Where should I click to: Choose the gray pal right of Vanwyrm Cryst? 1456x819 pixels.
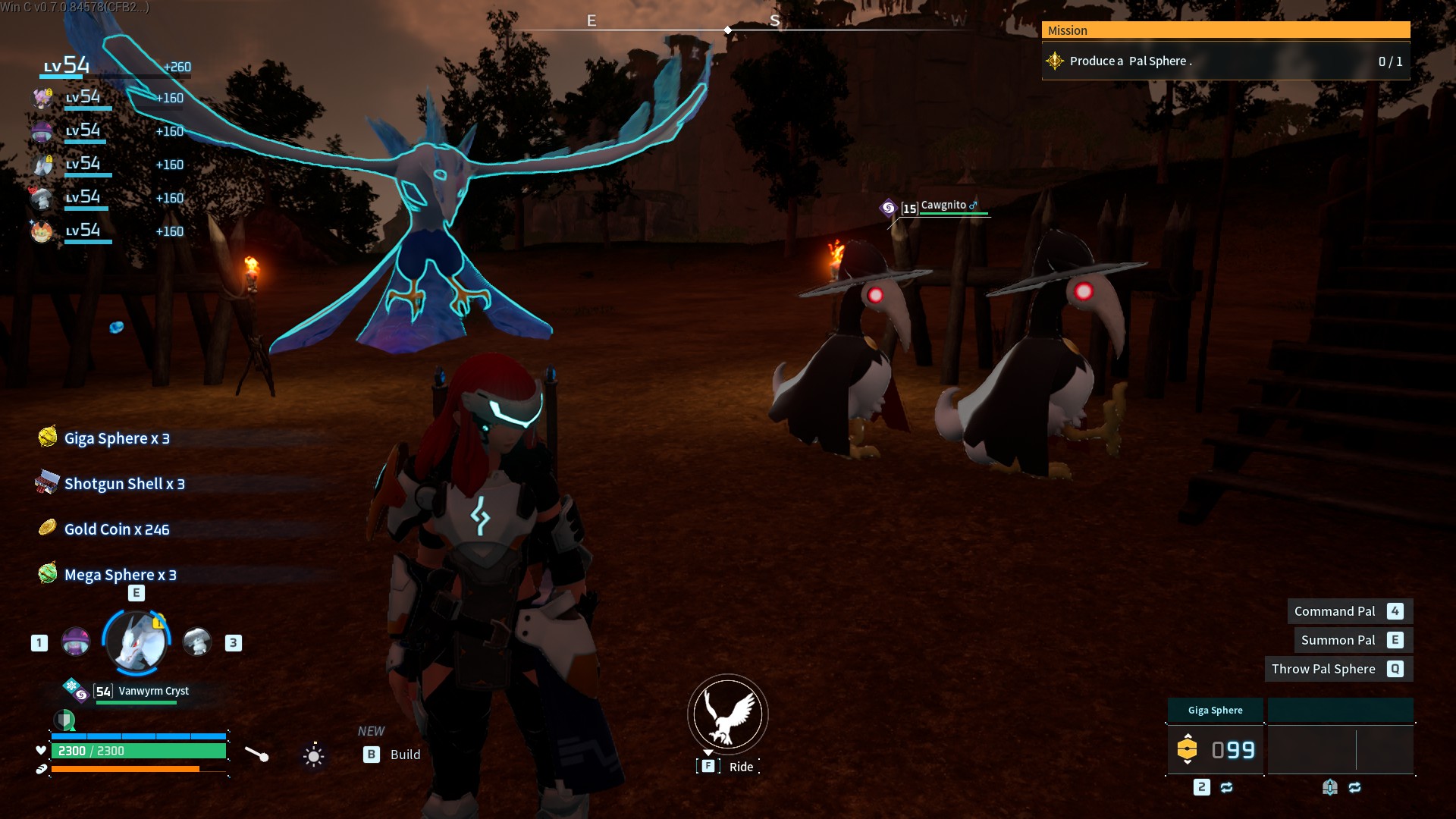[197, 642]
